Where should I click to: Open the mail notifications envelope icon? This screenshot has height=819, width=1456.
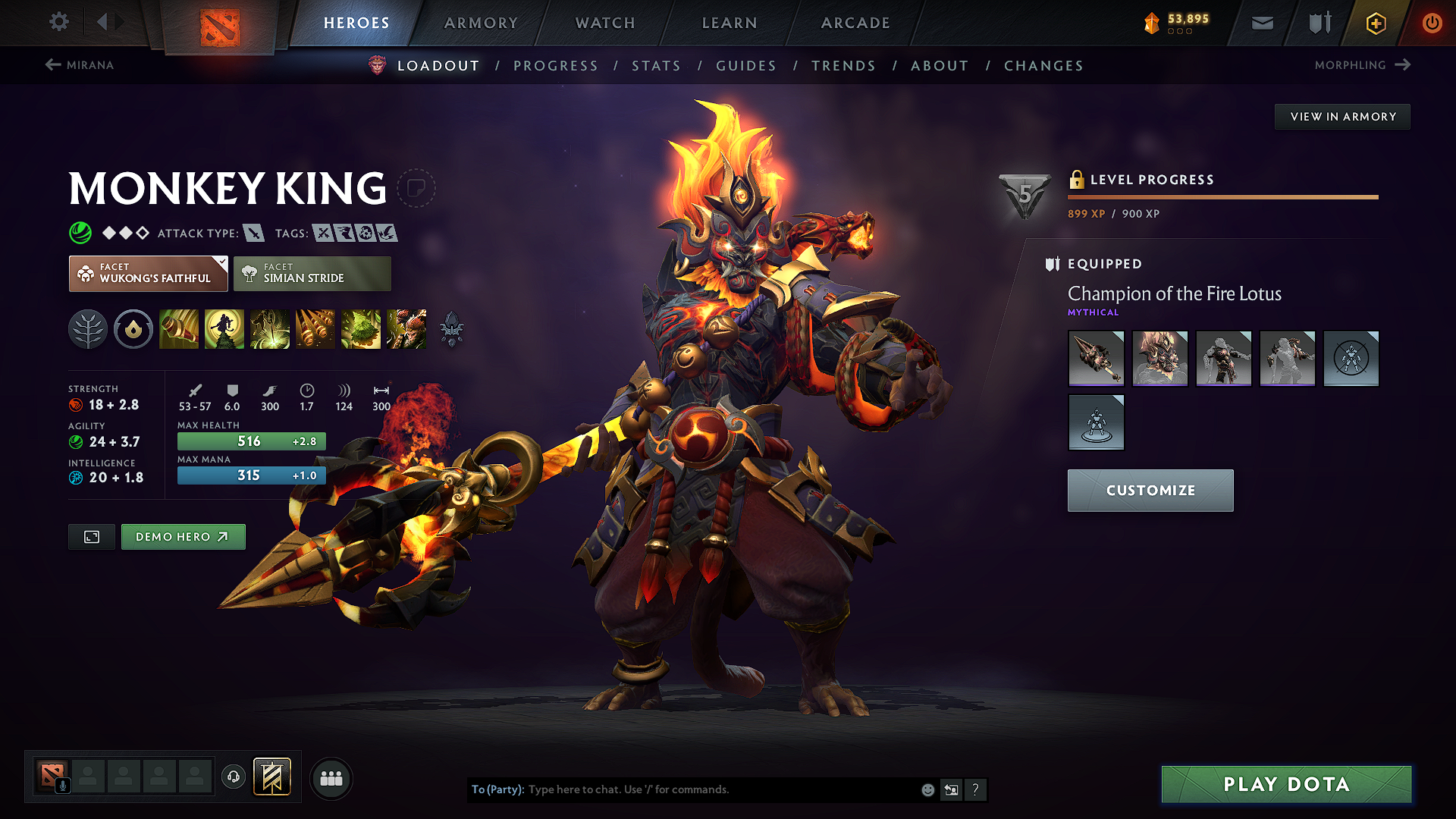coord(1261,23)
